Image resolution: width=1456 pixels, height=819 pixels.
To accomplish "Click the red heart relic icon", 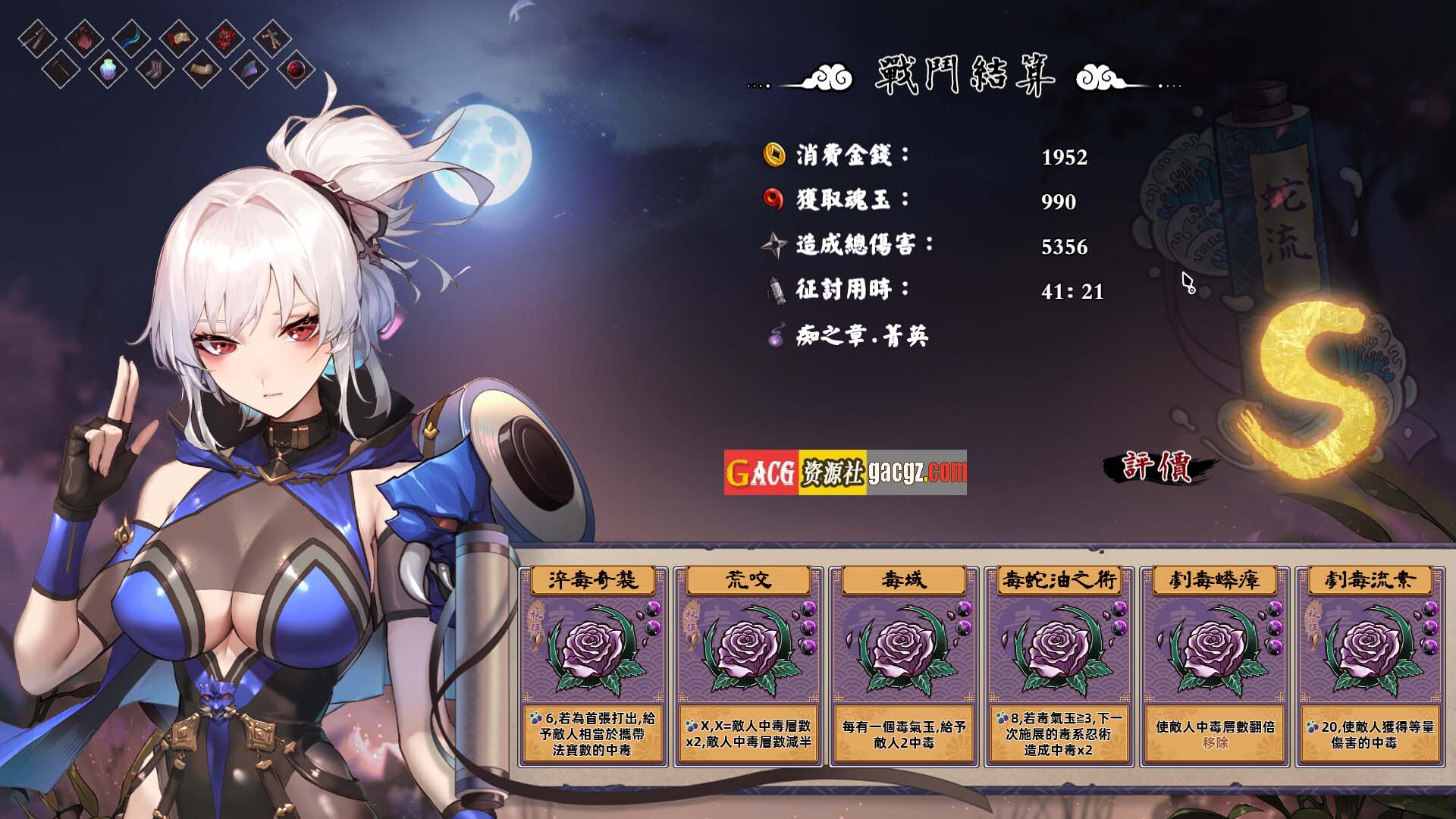I will click(83, 37).
